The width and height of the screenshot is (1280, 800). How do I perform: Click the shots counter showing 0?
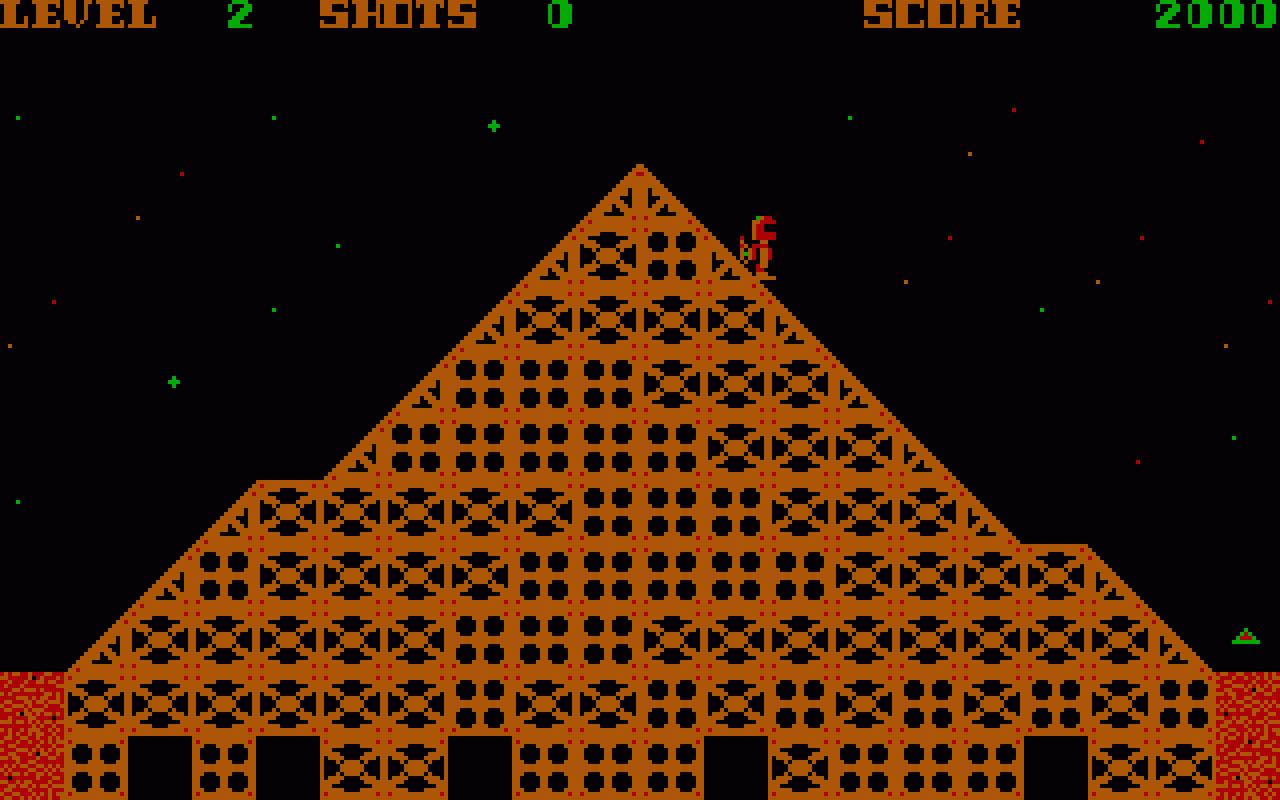tap(560, 15)
